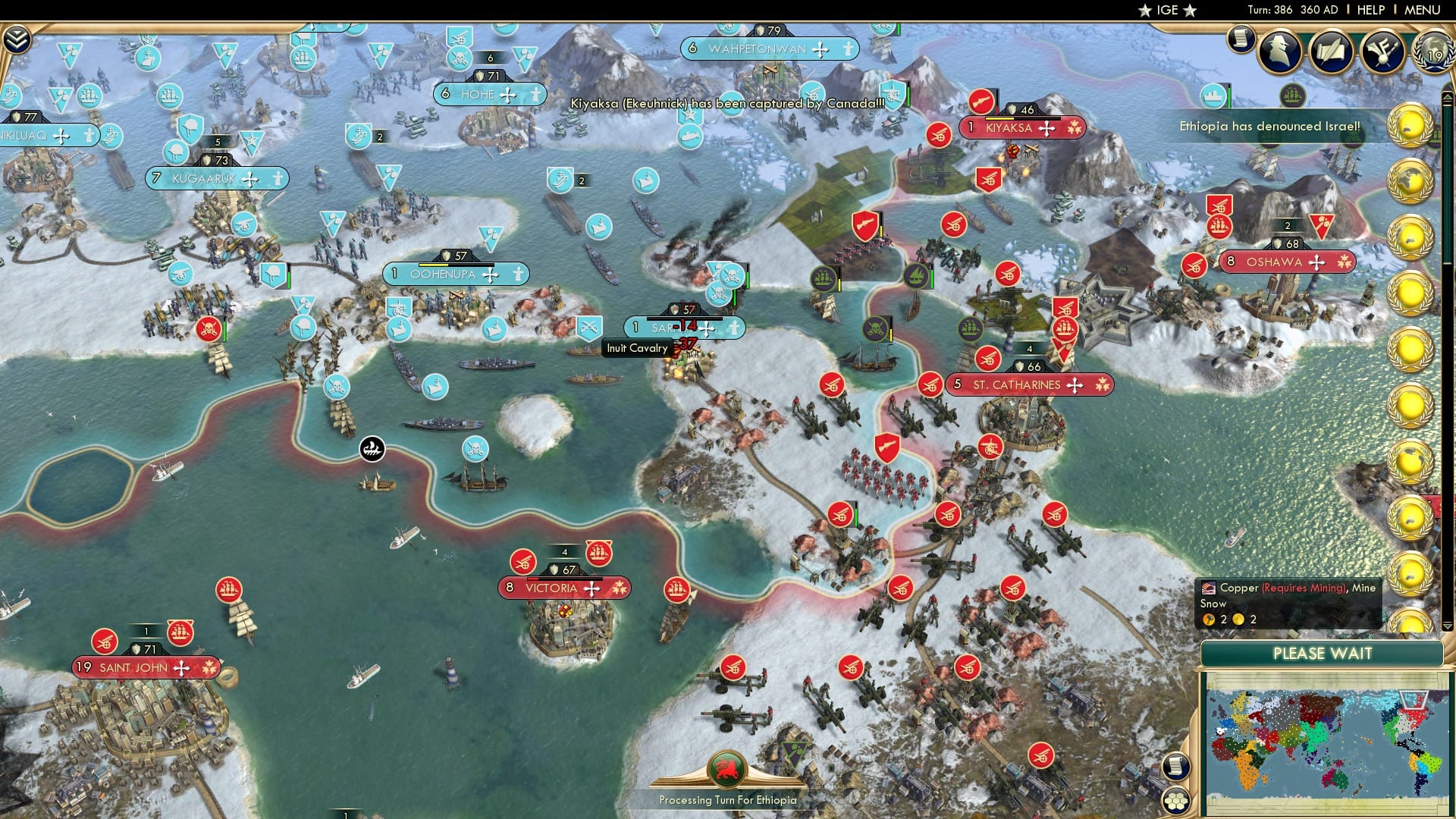Click the black whale resource icon mid-map
This screenshot has height=819, width=1456.
click(371, 449)
